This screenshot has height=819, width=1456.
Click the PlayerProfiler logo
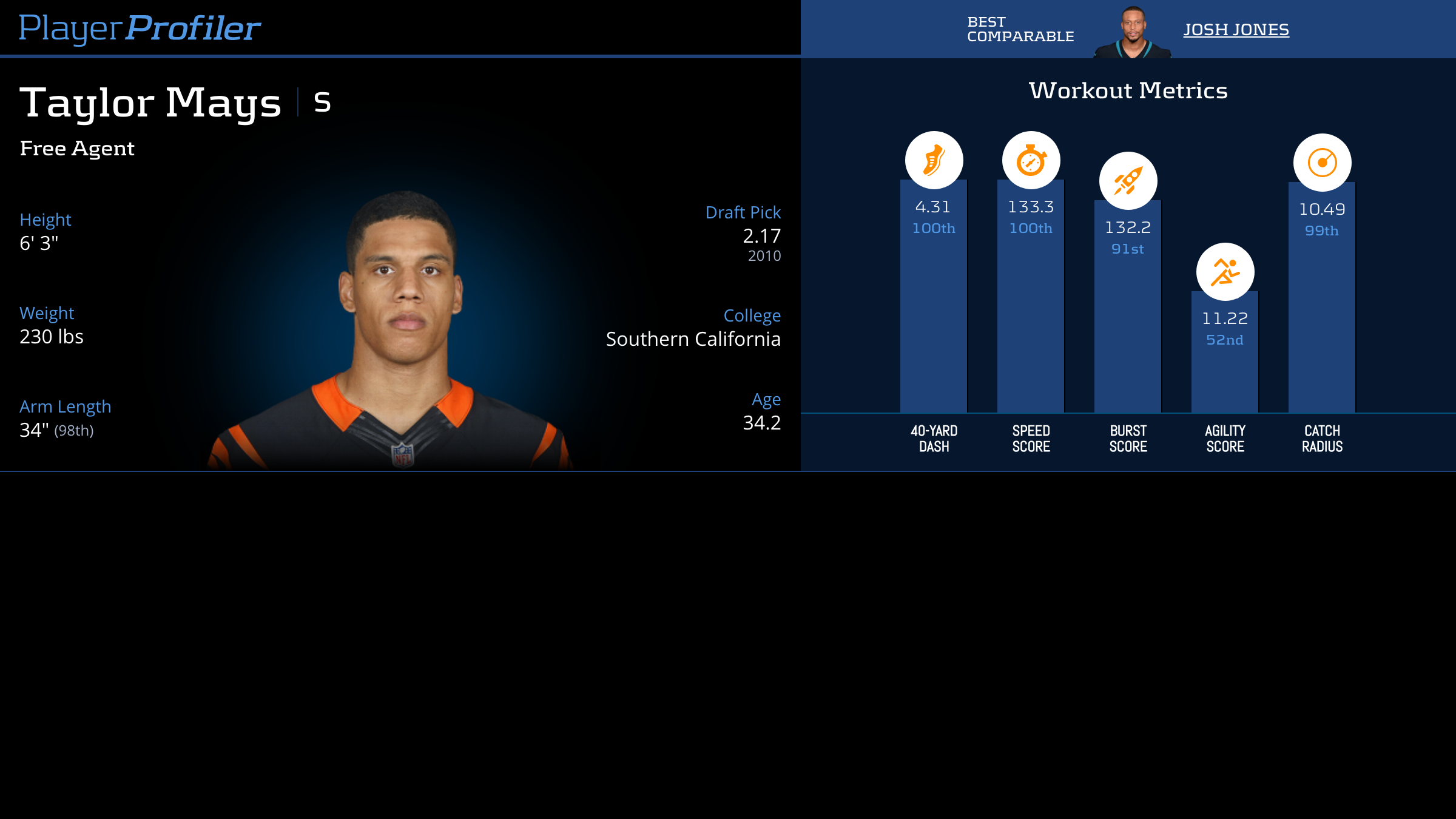(140, 29)
